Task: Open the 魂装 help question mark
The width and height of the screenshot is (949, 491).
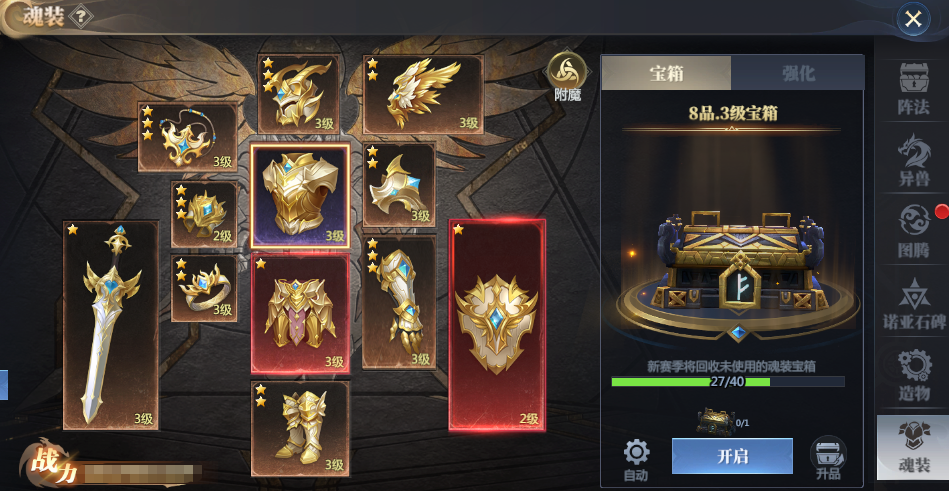Action: point(82,16)
